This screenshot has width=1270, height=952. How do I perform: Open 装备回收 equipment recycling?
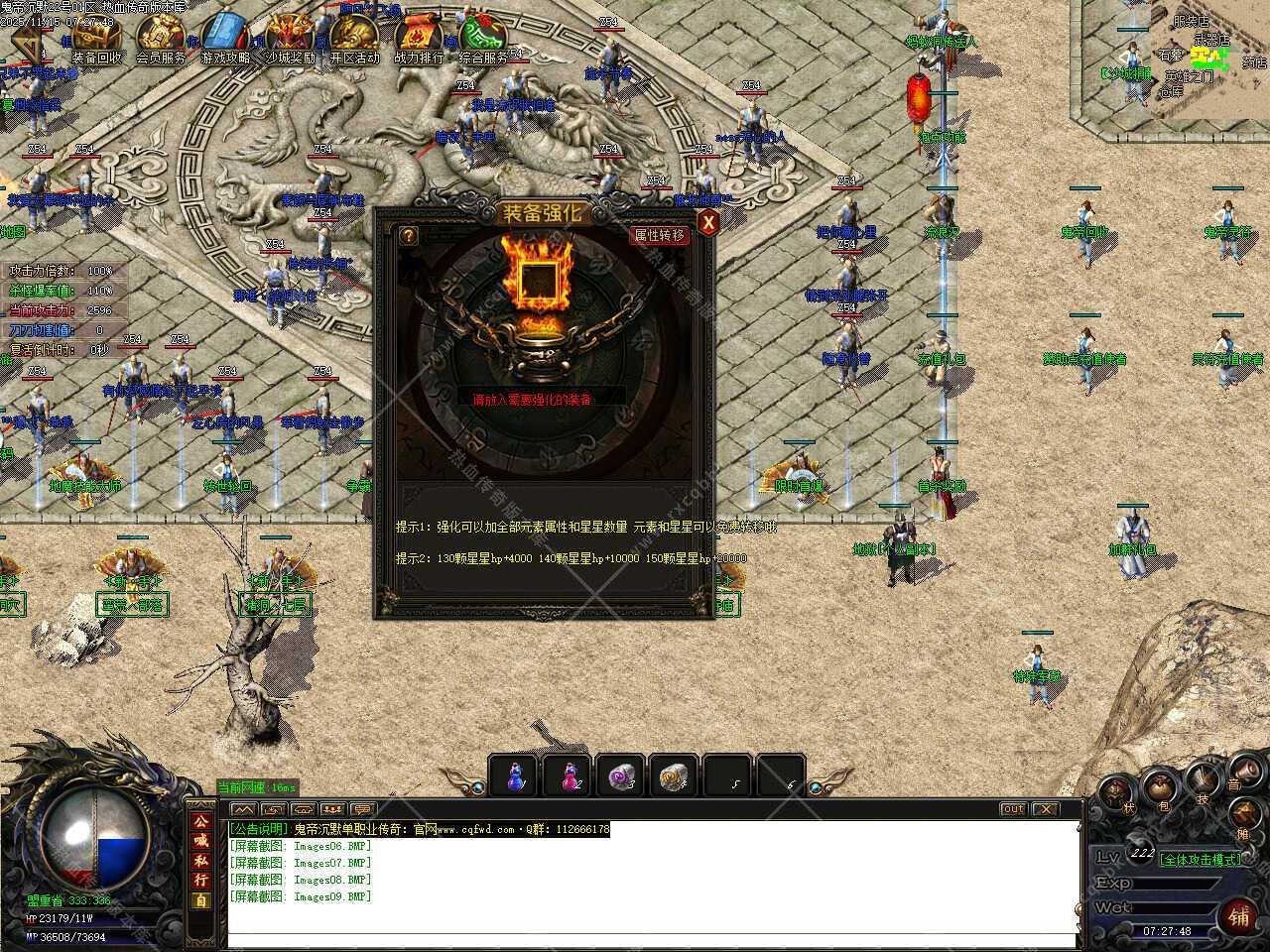pyautogui.click(x=97, y=40)
